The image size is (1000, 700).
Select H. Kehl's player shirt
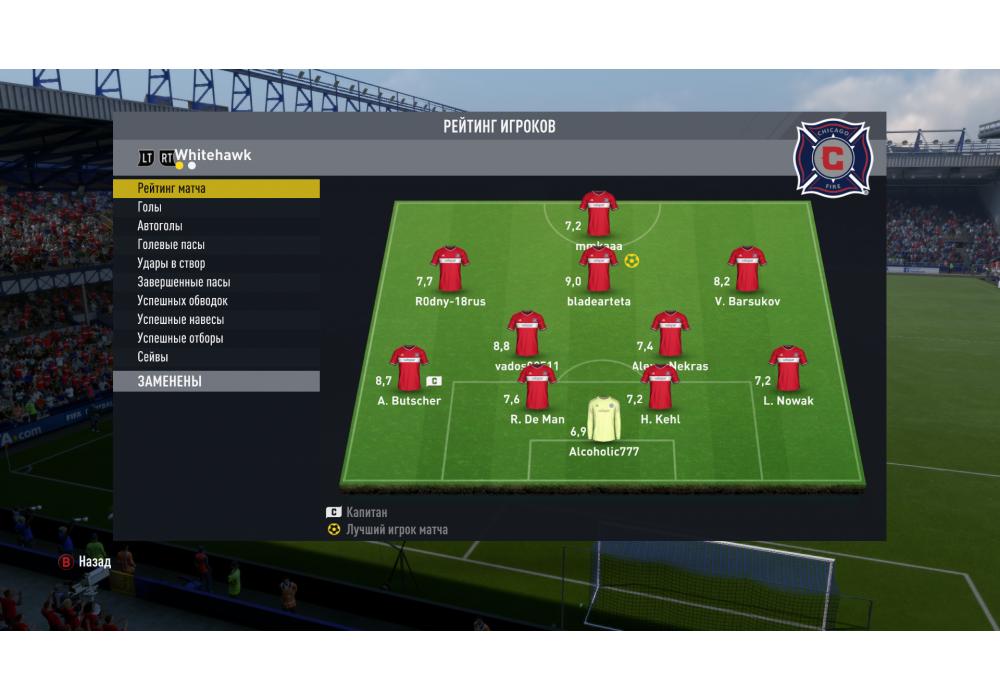660,386
